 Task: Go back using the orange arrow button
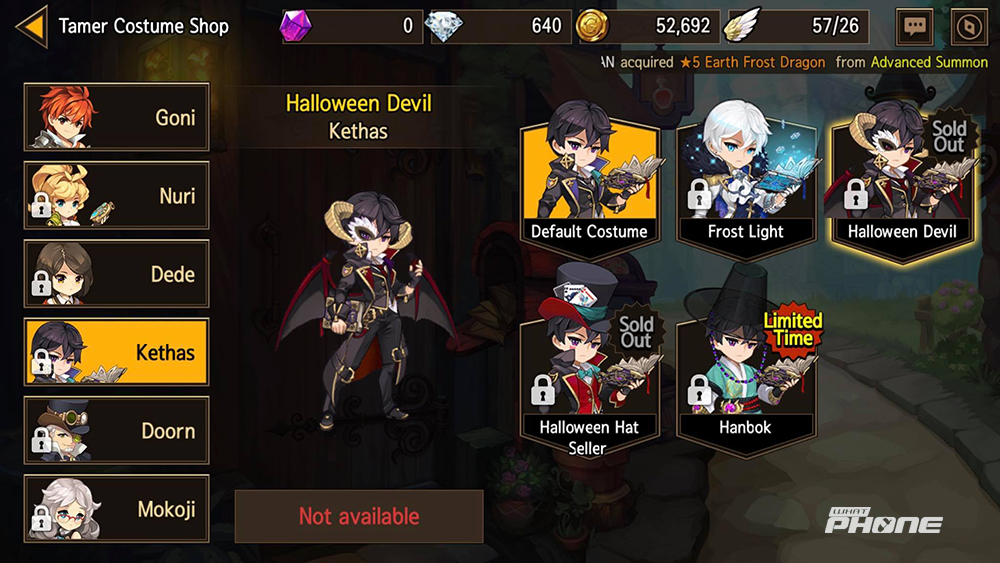coord(31,26)
